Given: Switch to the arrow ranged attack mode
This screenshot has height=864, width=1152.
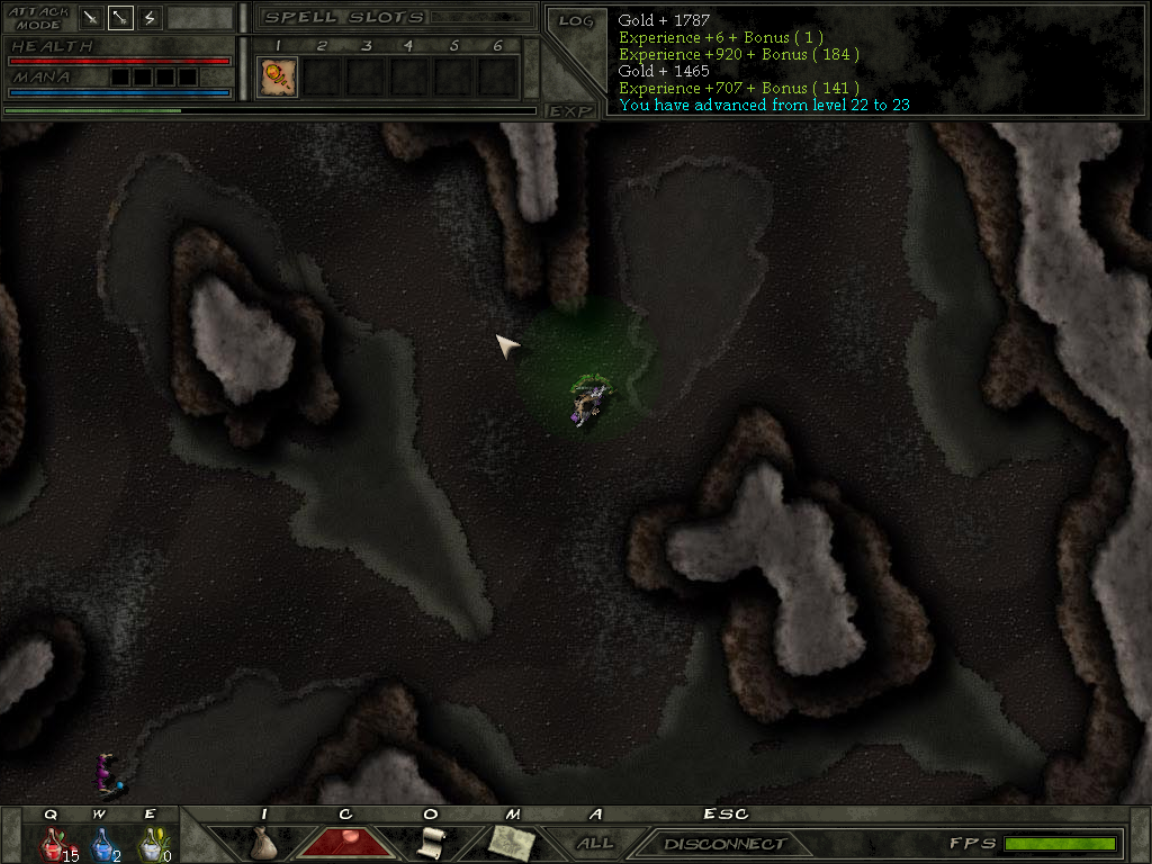Looking at the screenshot, I should pyautogui.click(x=120, y=17).
